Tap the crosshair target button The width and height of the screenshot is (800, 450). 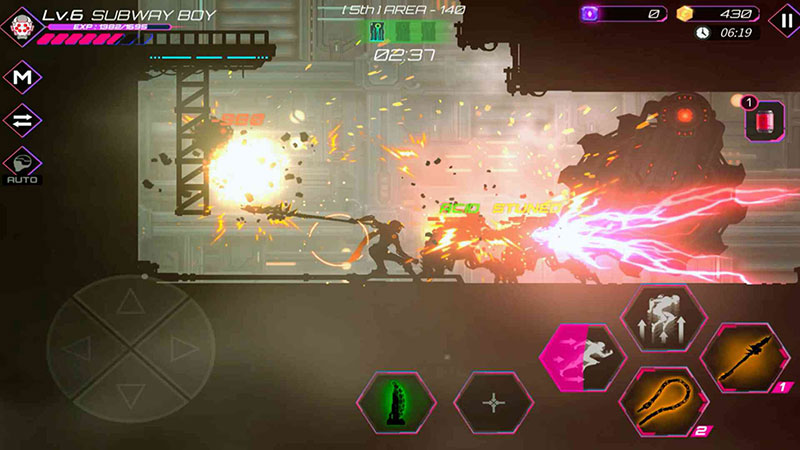coord(494,402)
